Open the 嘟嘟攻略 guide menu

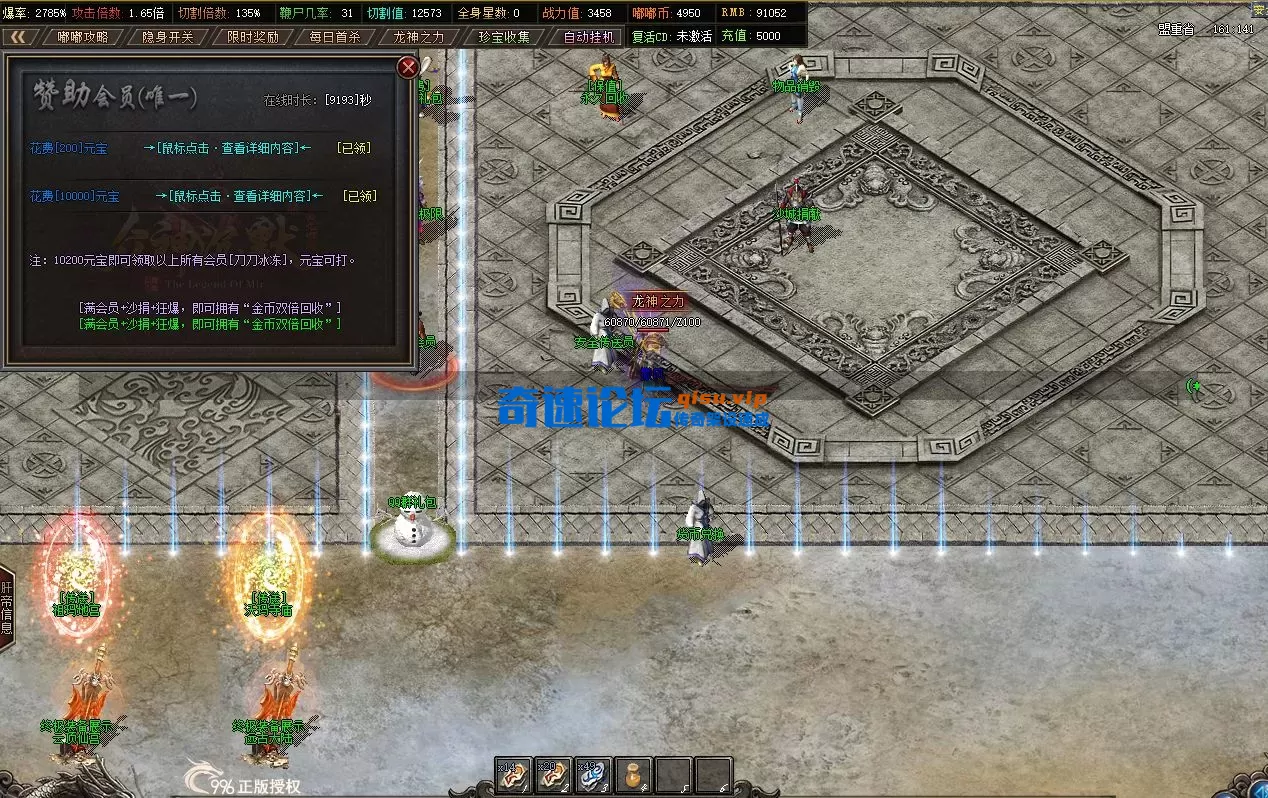click(x=83, y=37)
